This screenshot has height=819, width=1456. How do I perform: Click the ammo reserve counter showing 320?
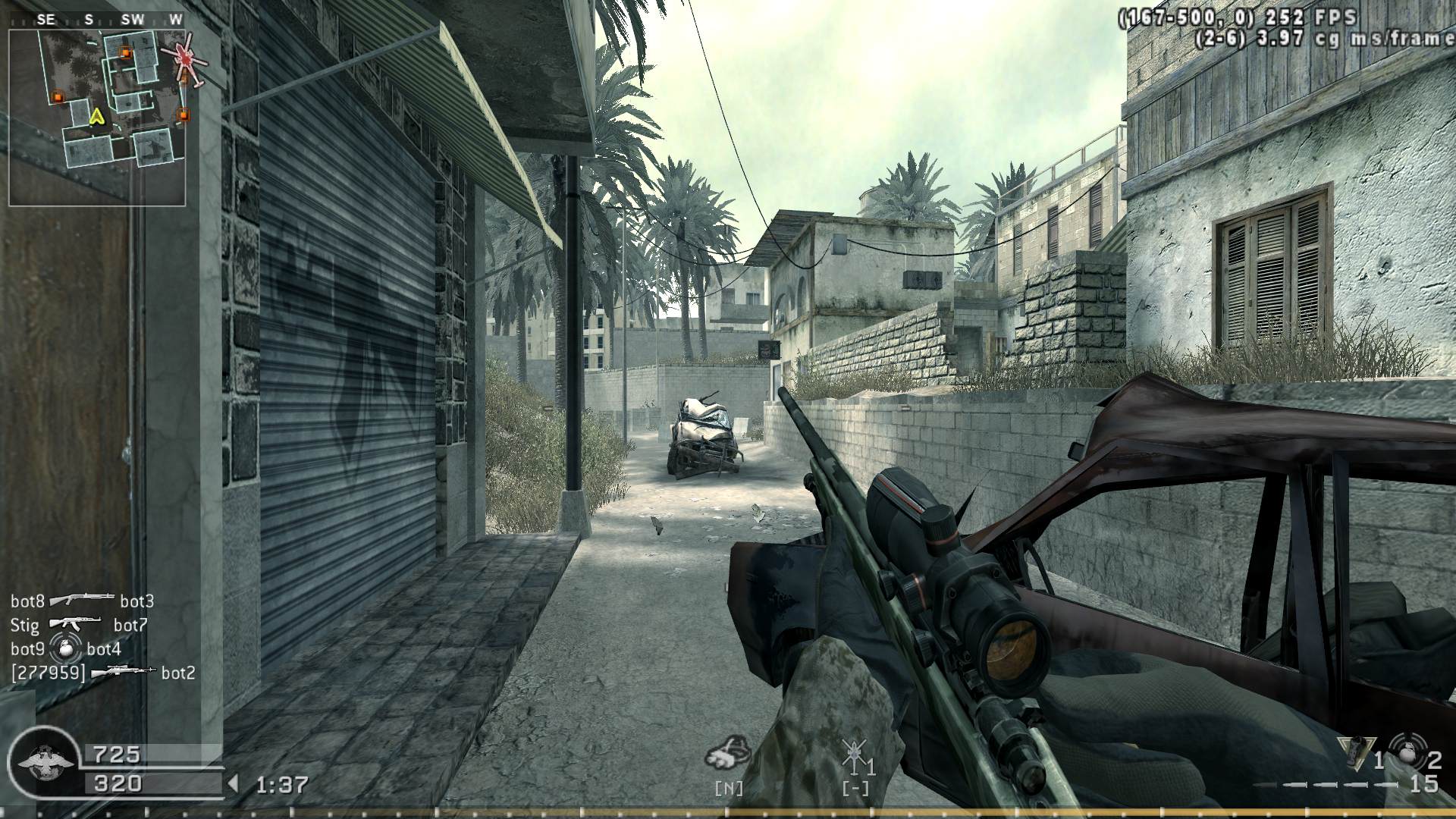[x=118, y=783]
